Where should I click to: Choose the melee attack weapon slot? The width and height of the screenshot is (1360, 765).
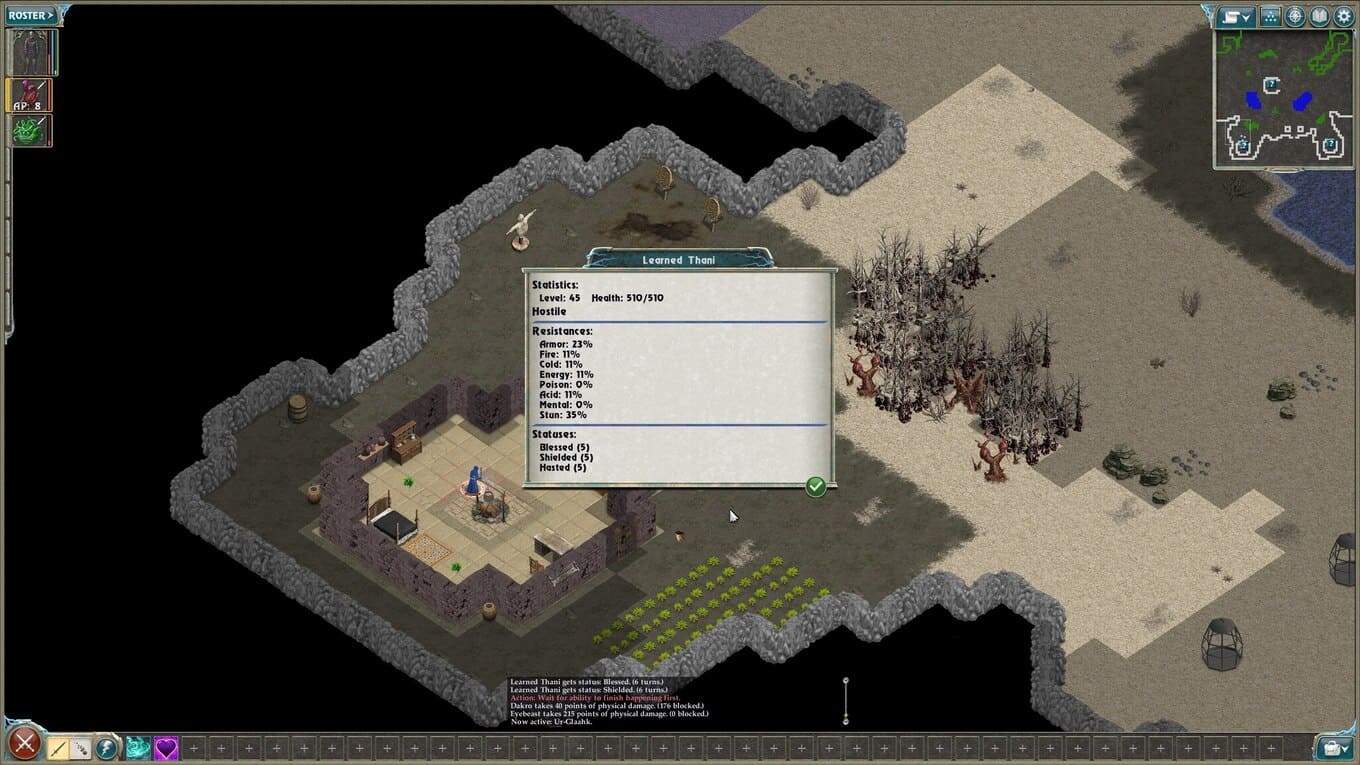point(58,747)
